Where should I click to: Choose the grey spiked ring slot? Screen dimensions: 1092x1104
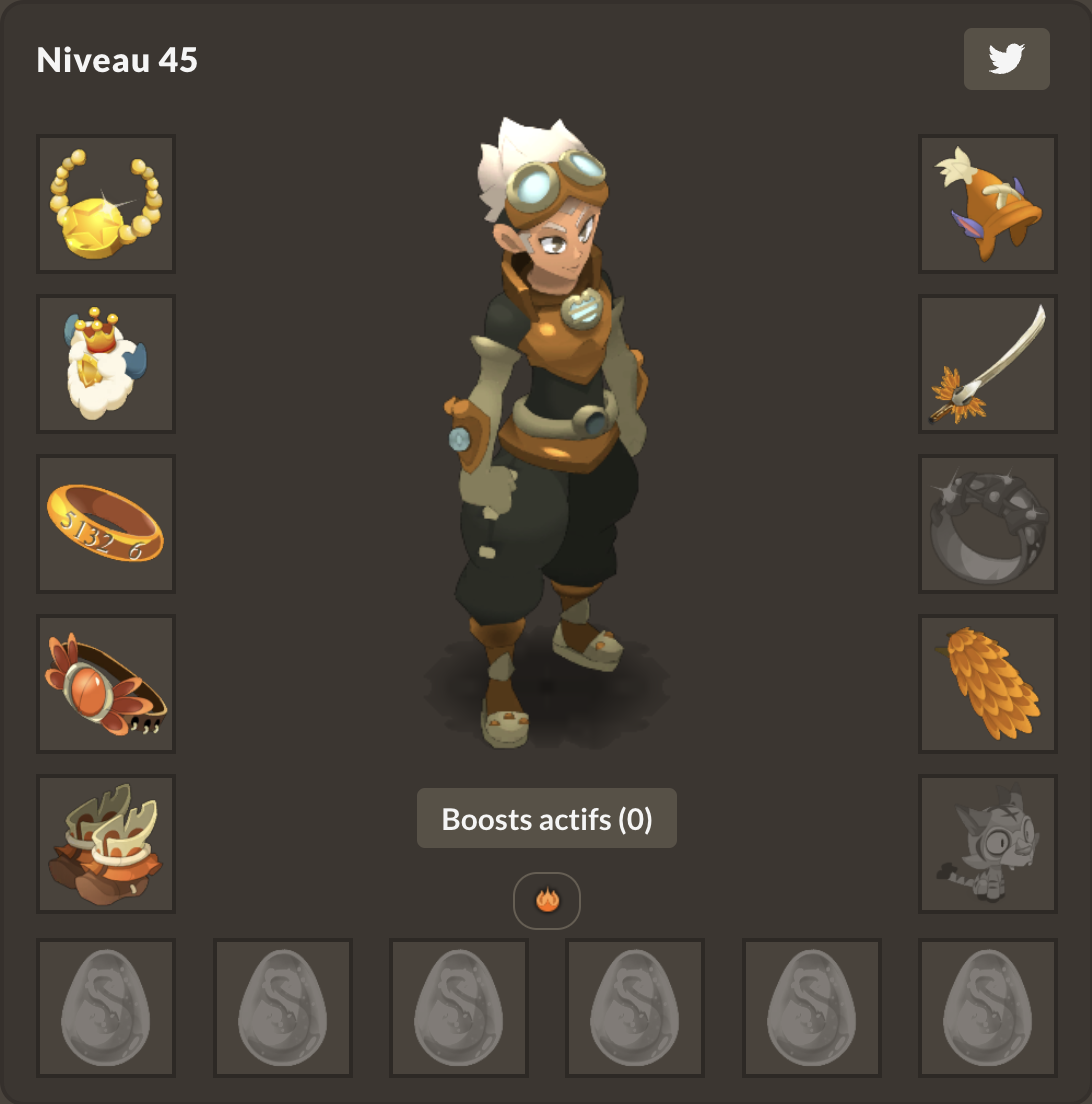tap(988, 524)
